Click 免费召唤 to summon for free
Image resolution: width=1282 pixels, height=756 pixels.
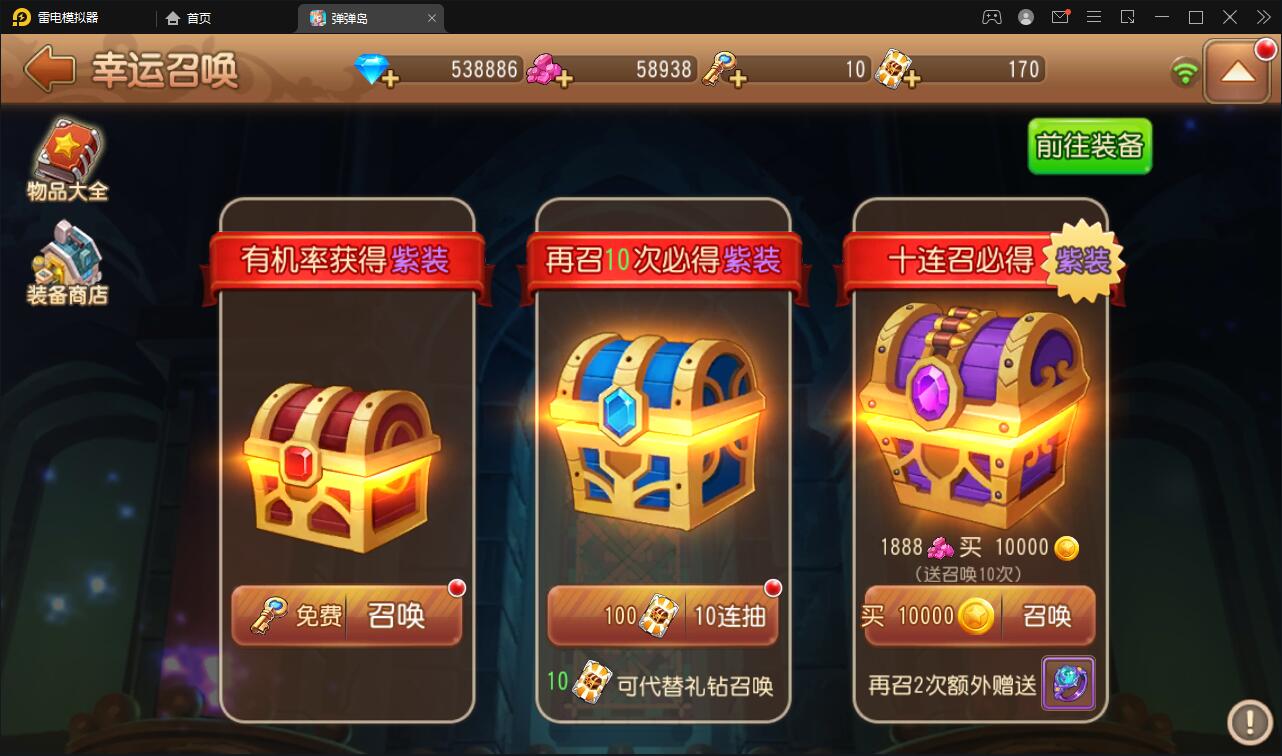pos(346,617)
